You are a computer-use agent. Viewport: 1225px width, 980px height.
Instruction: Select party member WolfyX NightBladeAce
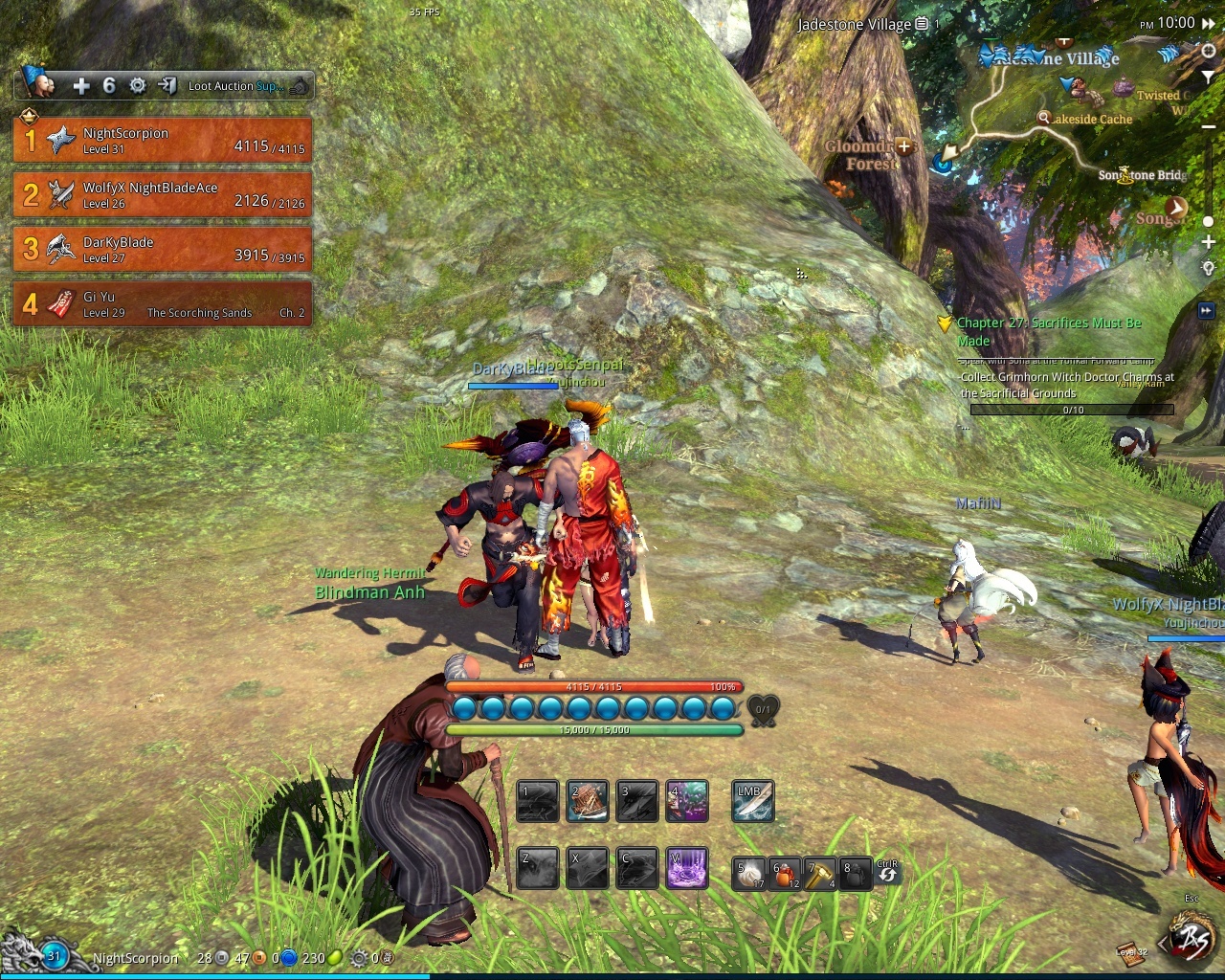[x=163, y=194]
